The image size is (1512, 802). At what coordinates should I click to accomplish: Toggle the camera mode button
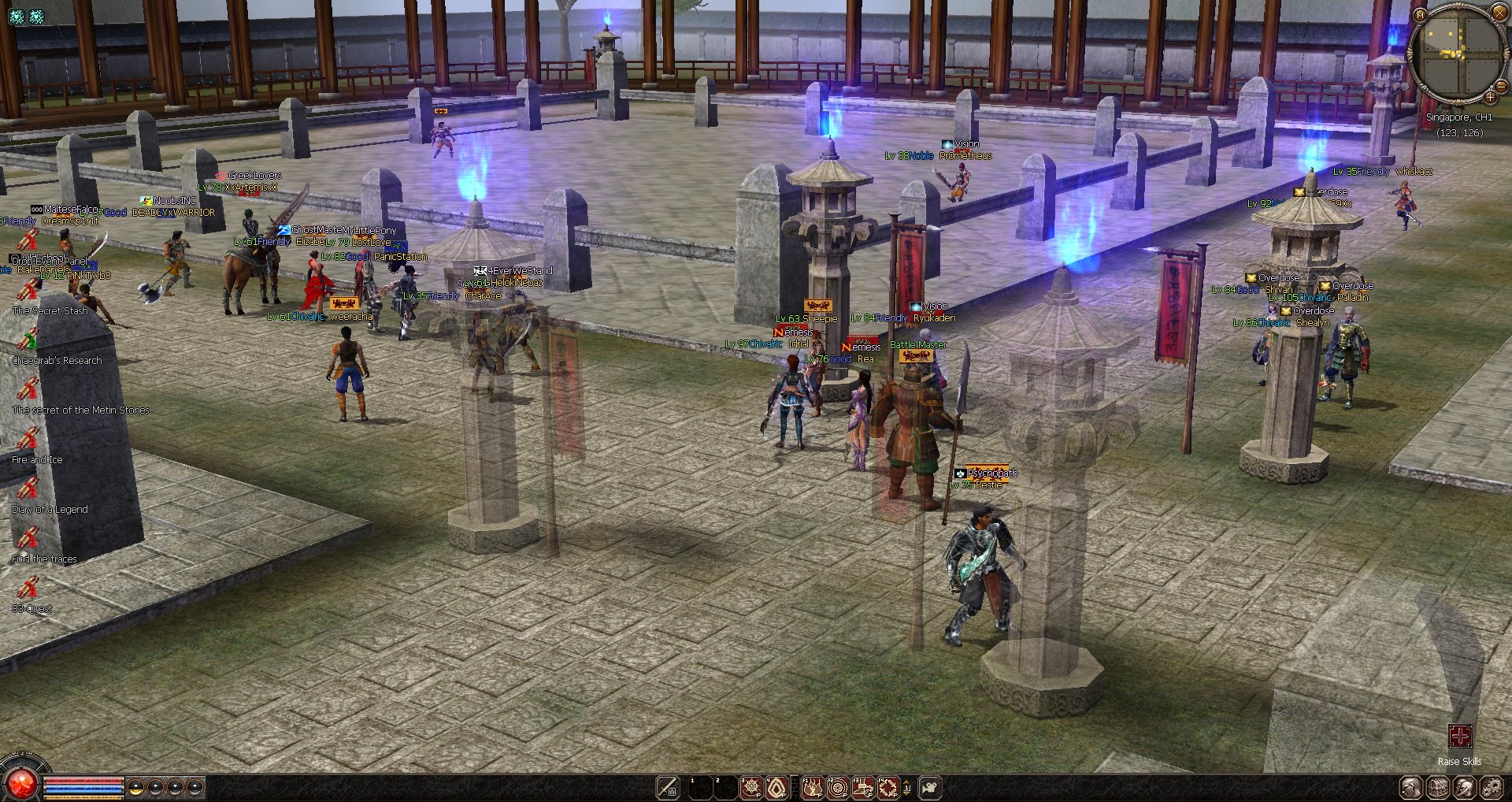pos(930,787)
